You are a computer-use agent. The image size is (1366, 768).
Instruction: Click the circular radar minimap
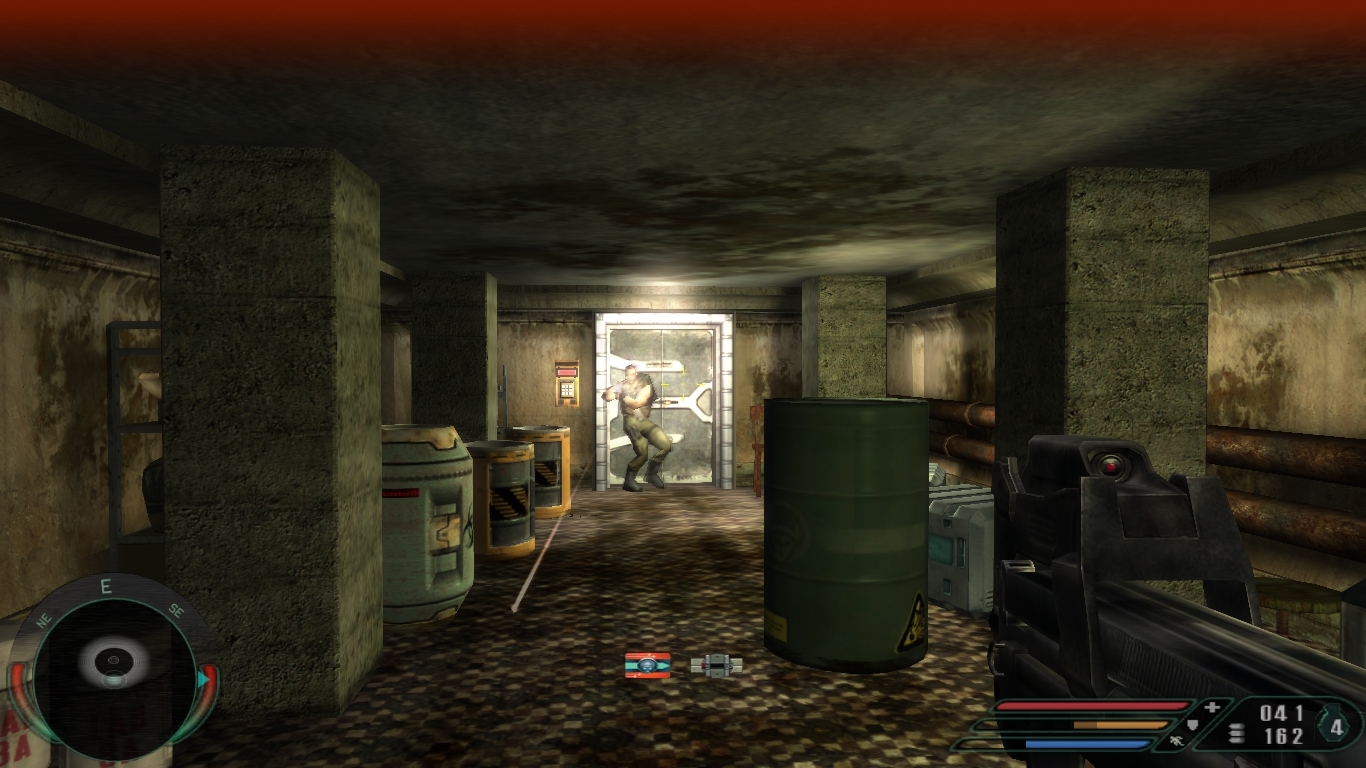pos(113,667)
